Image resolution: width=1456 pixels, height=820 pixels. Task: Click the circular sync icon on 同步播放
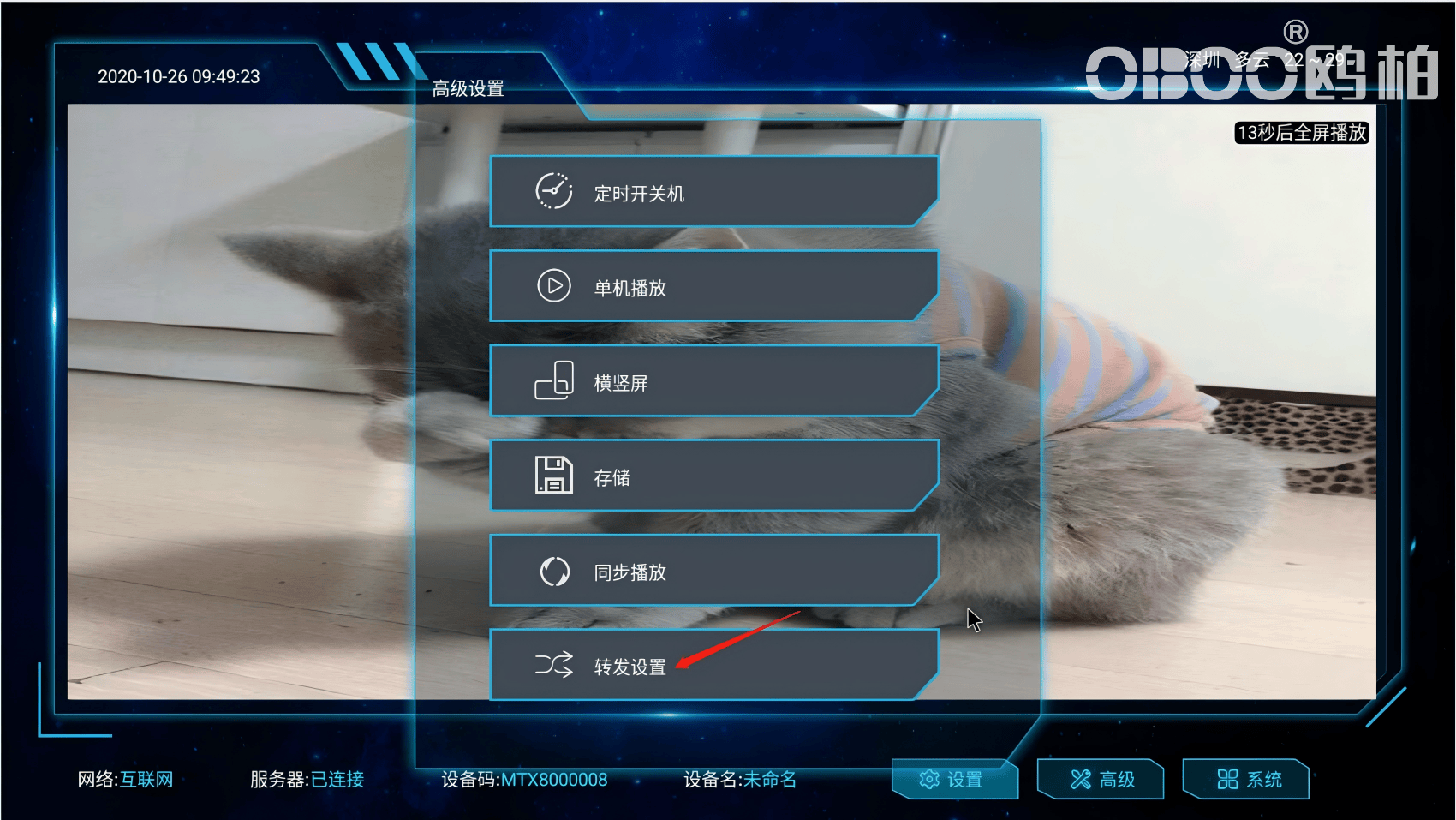pyautogui.click(x=553, y=570)
